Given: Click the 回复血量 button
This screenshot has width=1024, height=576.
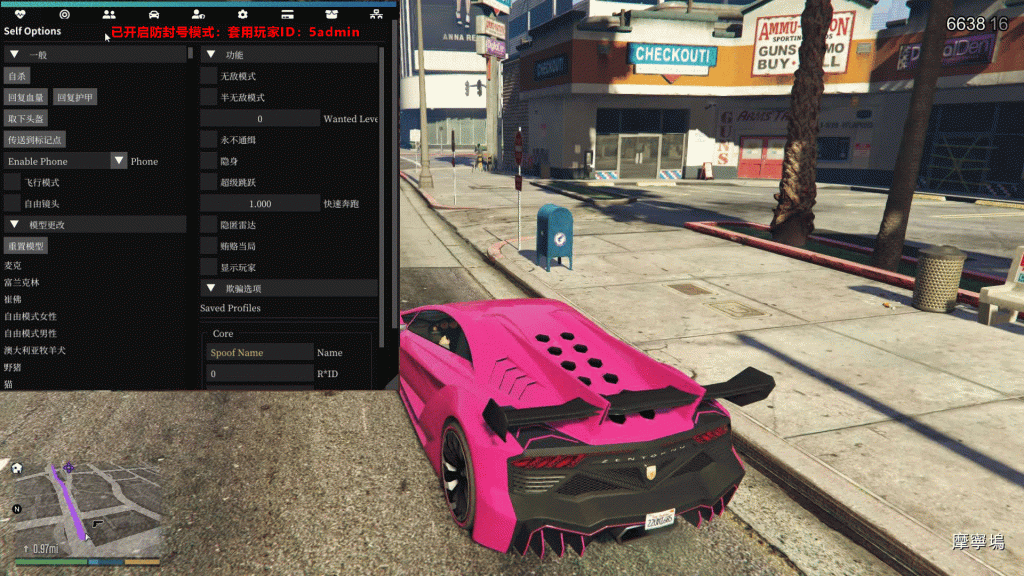Looking at the screenshot, I should (26, 97).
